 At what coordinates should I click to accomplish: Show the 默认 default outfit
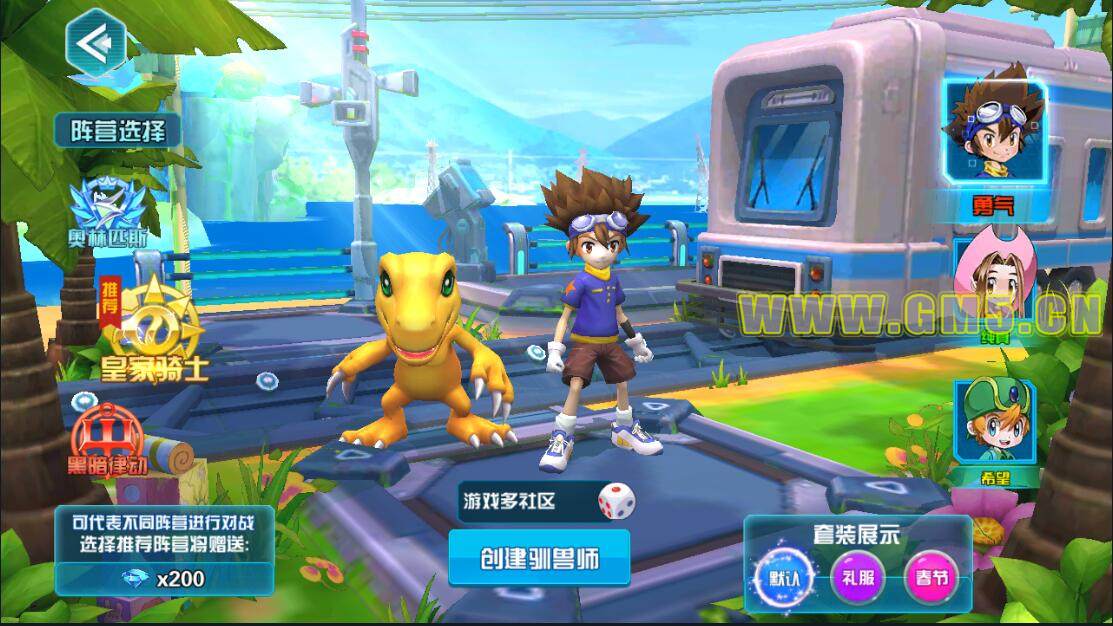pyautogui.click(x=784, y=580)
